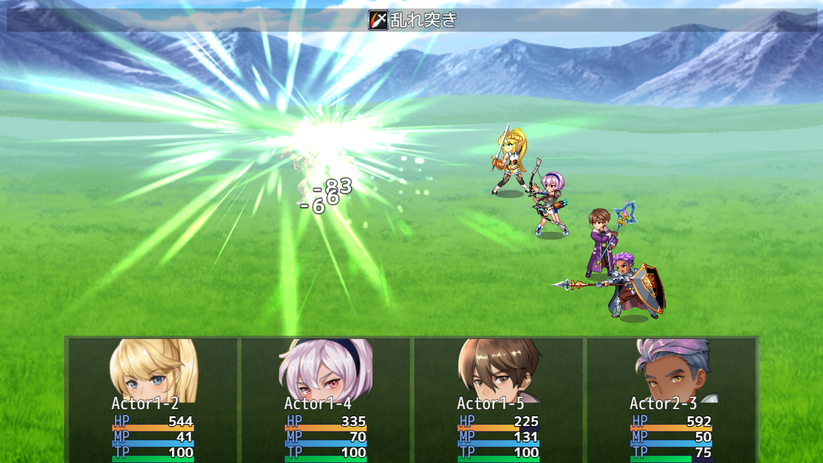Click Actor1-5's brown-haired portrait panel

click(x=498, y=400)
